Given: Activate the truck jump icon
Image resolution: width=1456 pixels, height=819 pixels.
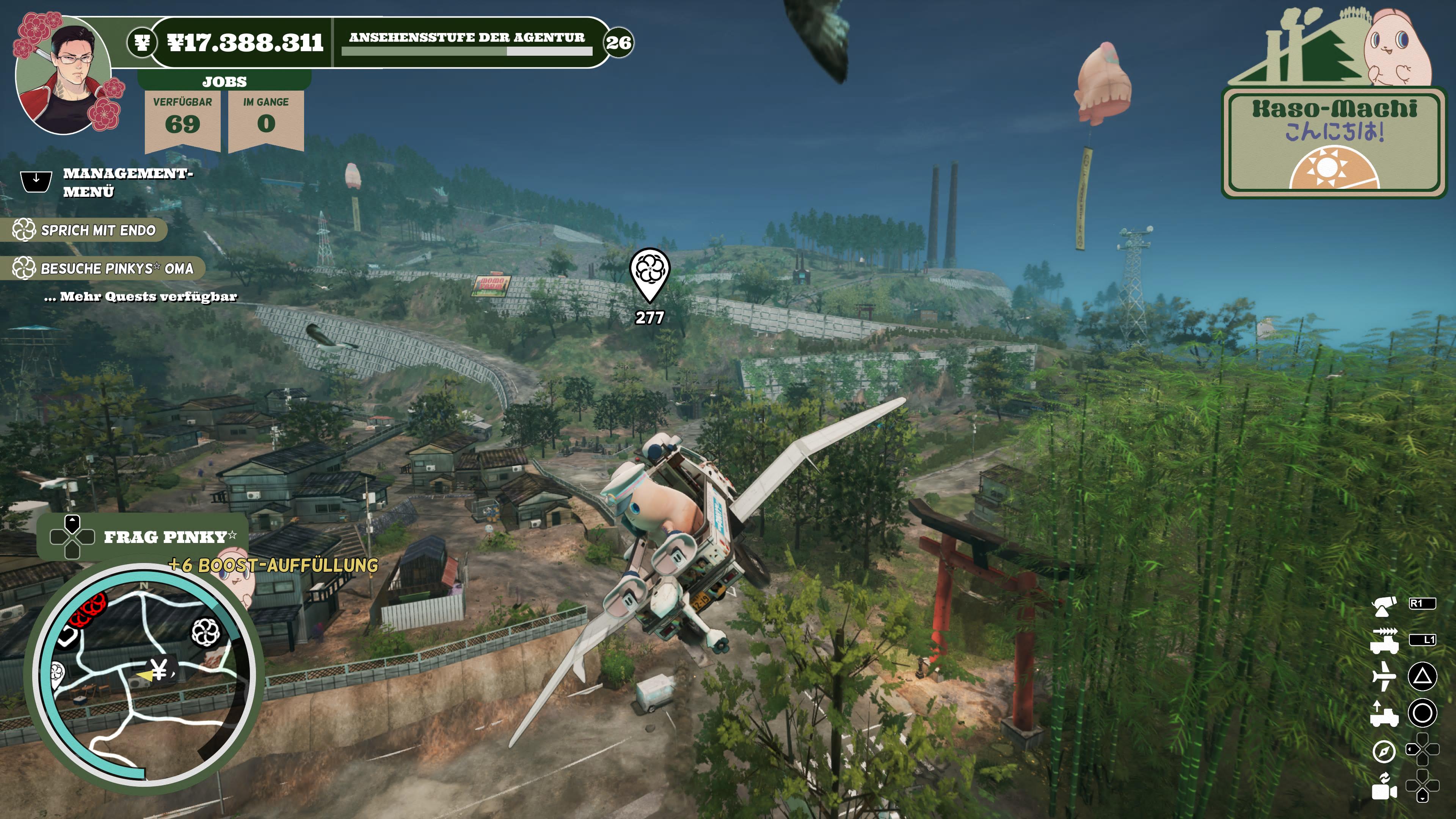Looking at the screenshot, I should (1384, 713).
